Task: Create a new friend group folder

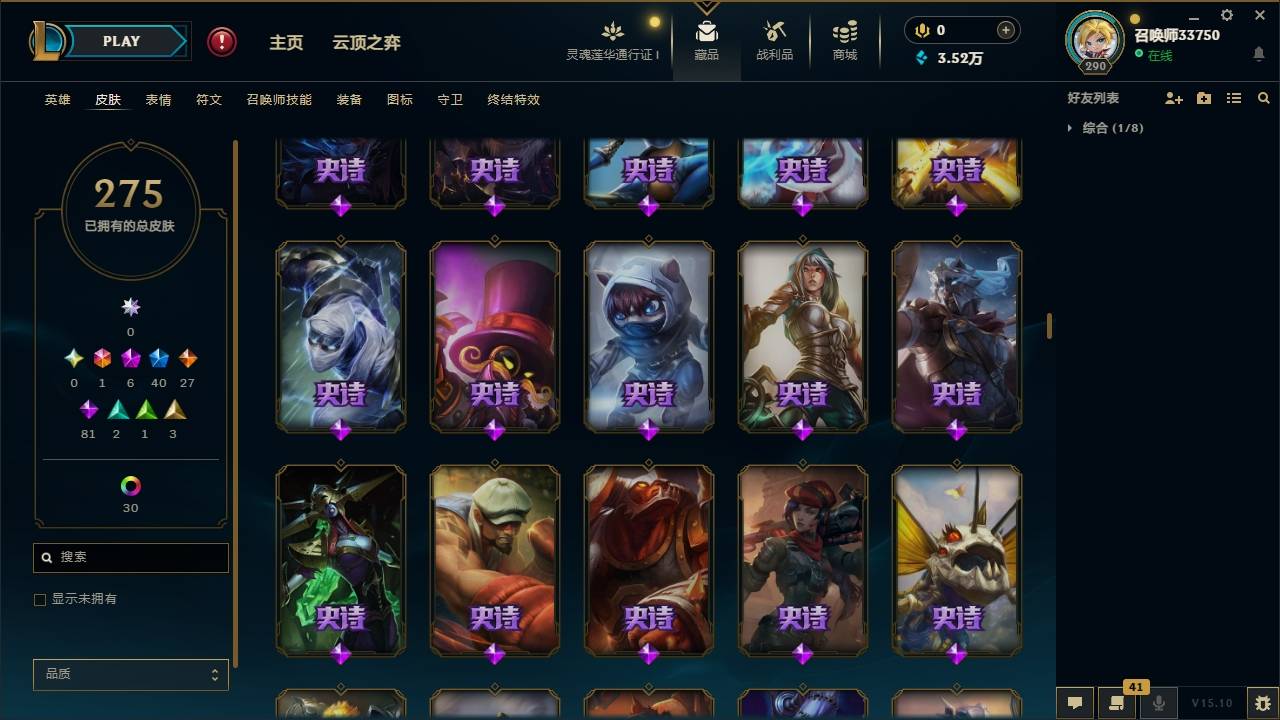Action: [x=1202, y=97]
